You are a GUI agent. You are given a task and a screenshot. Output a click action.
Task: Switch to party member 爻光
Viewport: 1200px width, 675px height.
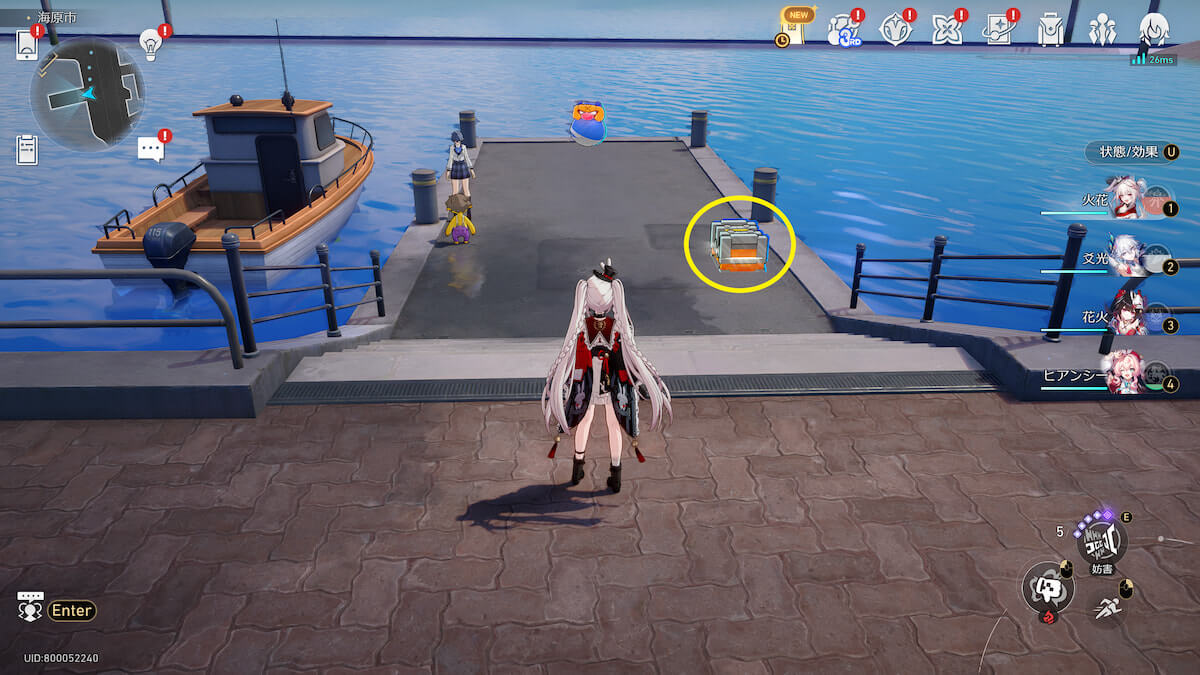pyautogui.click(x=1125, y=259)
